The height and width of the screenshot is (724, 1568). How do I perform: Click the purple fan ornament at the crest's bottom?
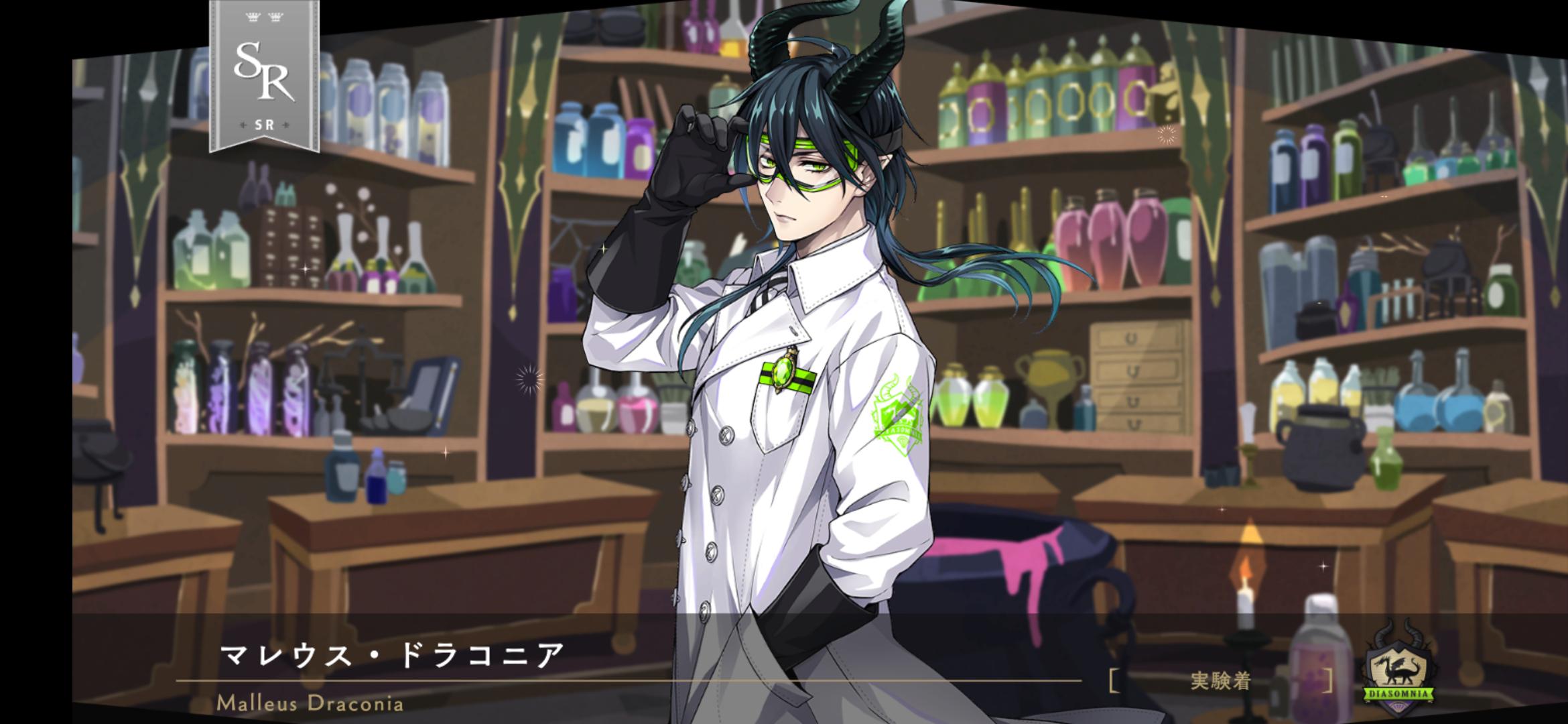1400,707
